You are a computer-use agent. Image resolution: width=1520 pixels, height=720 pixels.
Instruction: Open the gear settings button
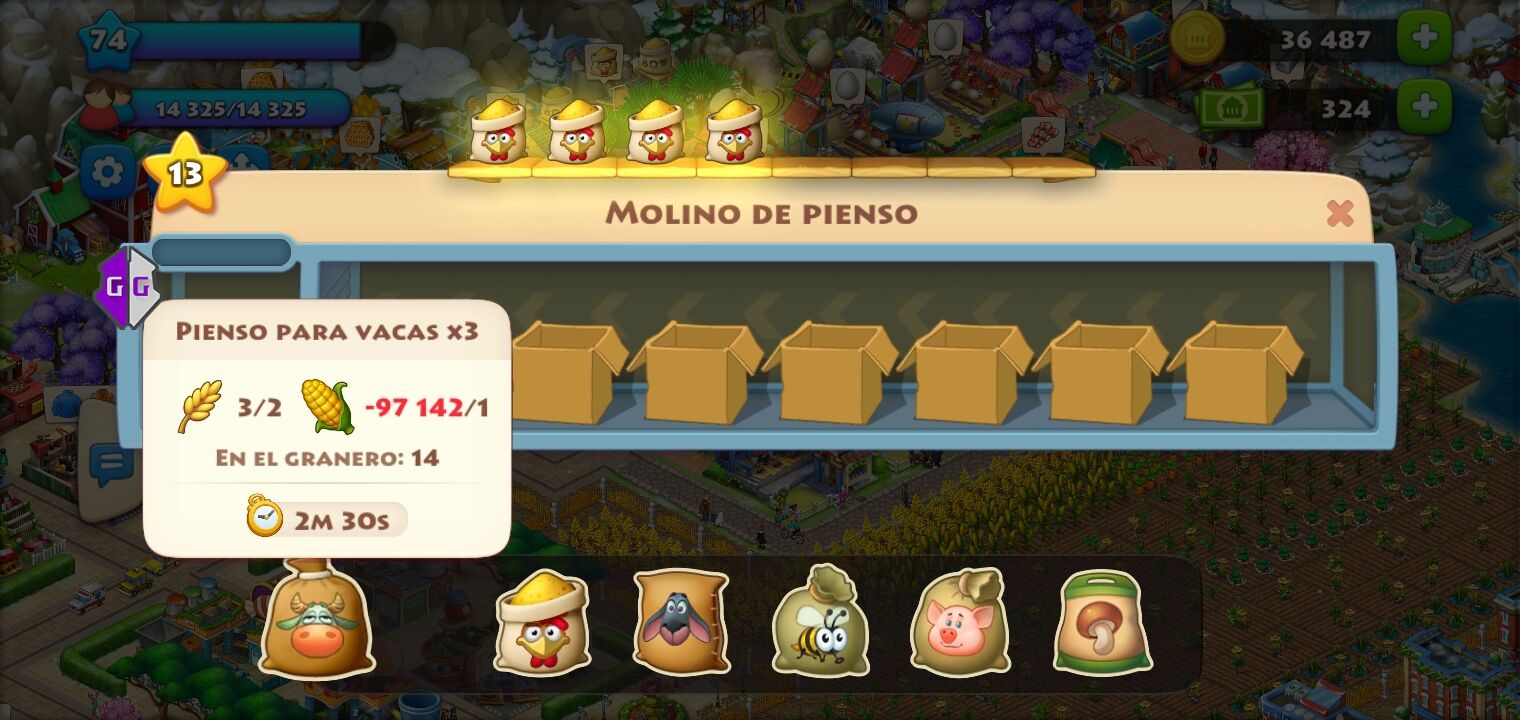[107, 174]
